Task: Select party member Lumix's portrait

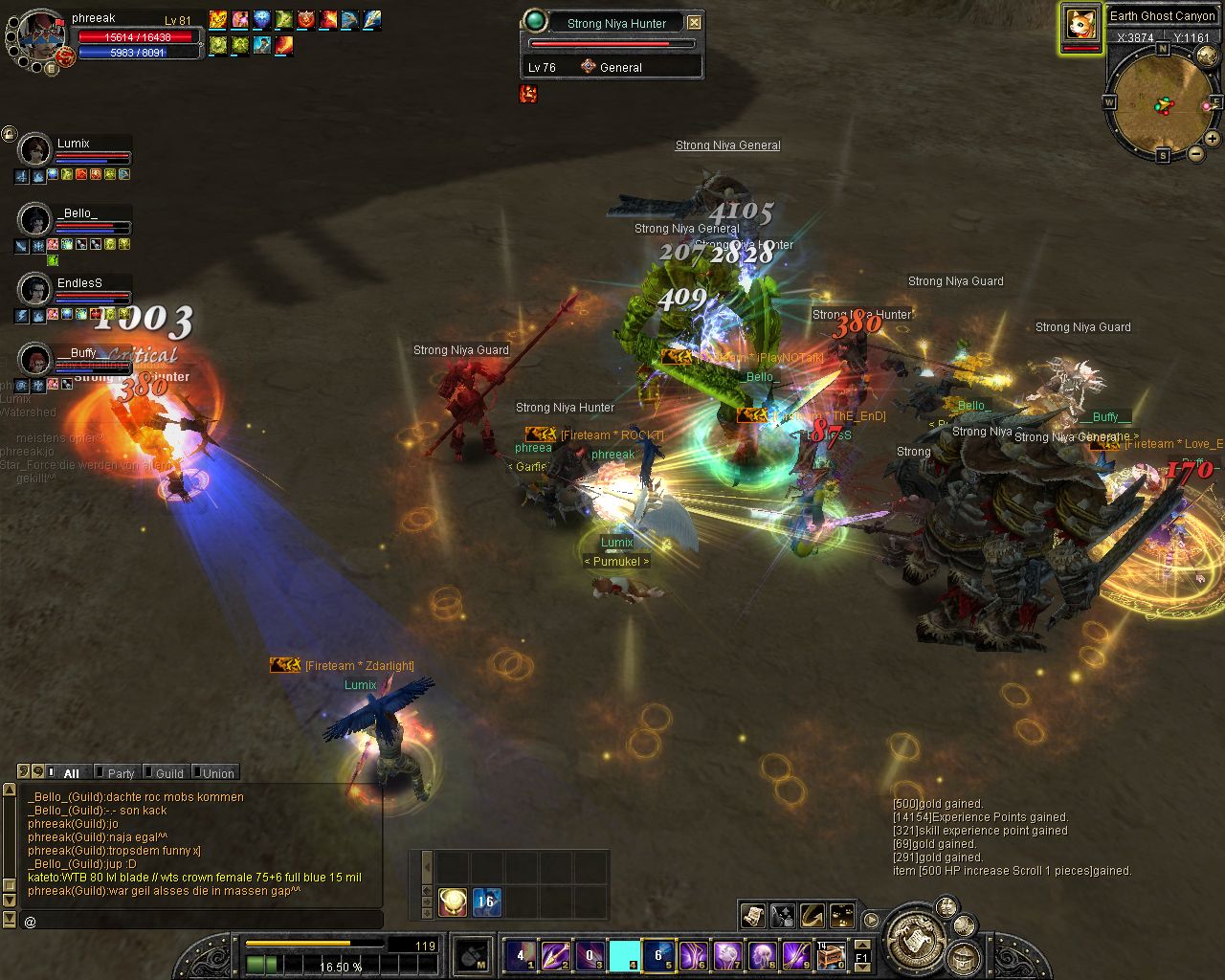Action: 35,151
